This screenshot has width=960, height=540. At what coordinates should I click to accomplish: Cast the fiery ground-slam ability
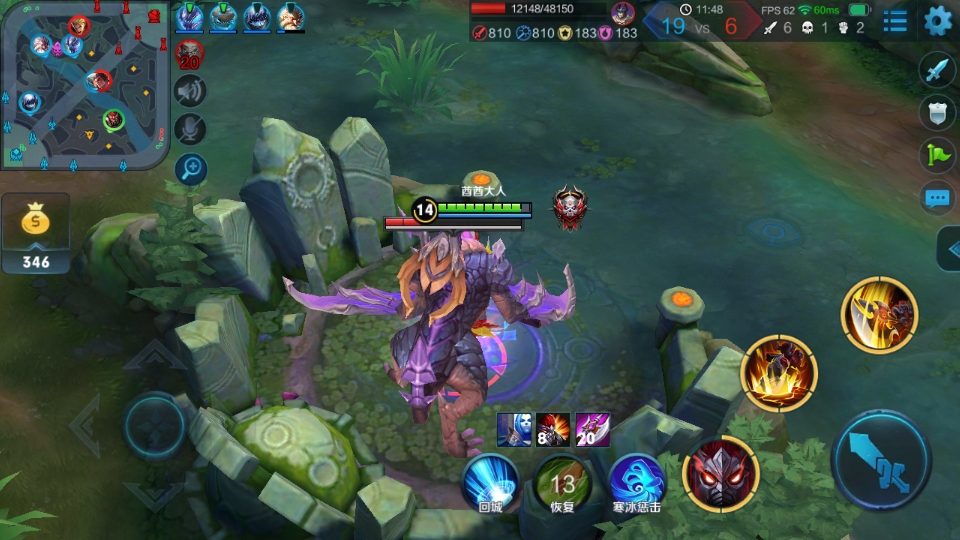click(x=779, y=374)
